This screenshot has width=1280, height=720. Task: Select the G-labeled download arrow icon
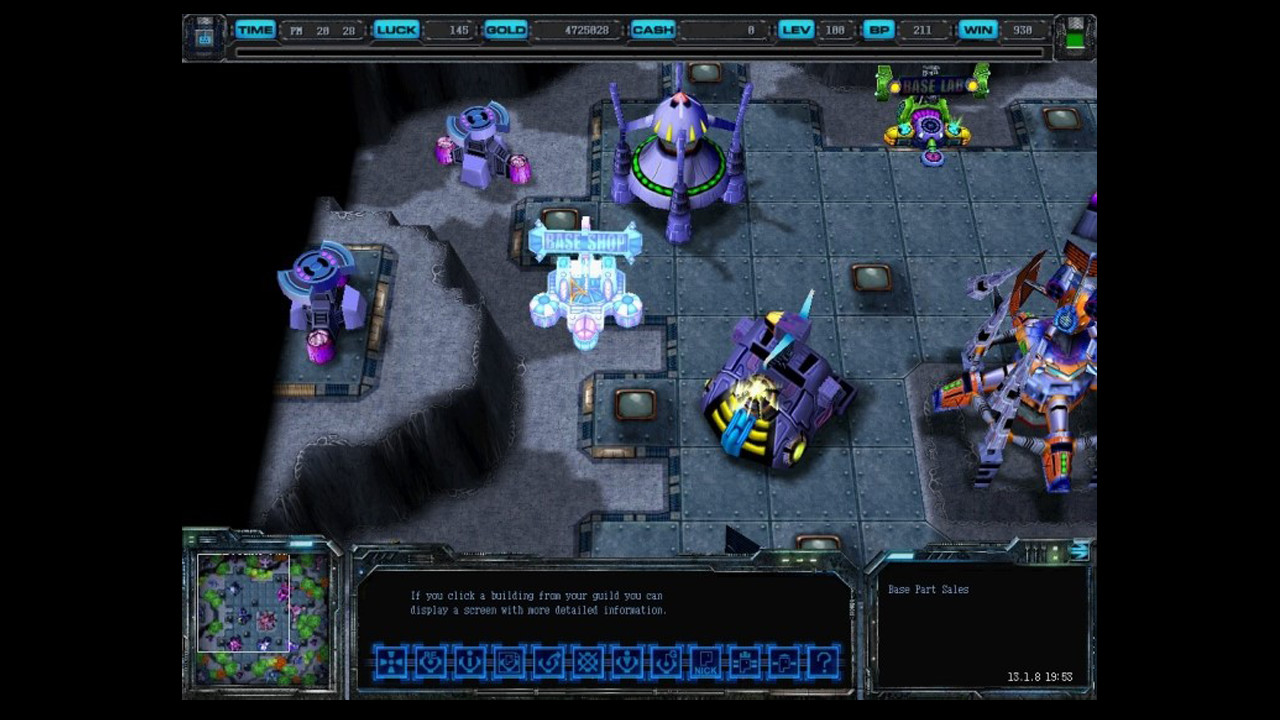[666, 662]
